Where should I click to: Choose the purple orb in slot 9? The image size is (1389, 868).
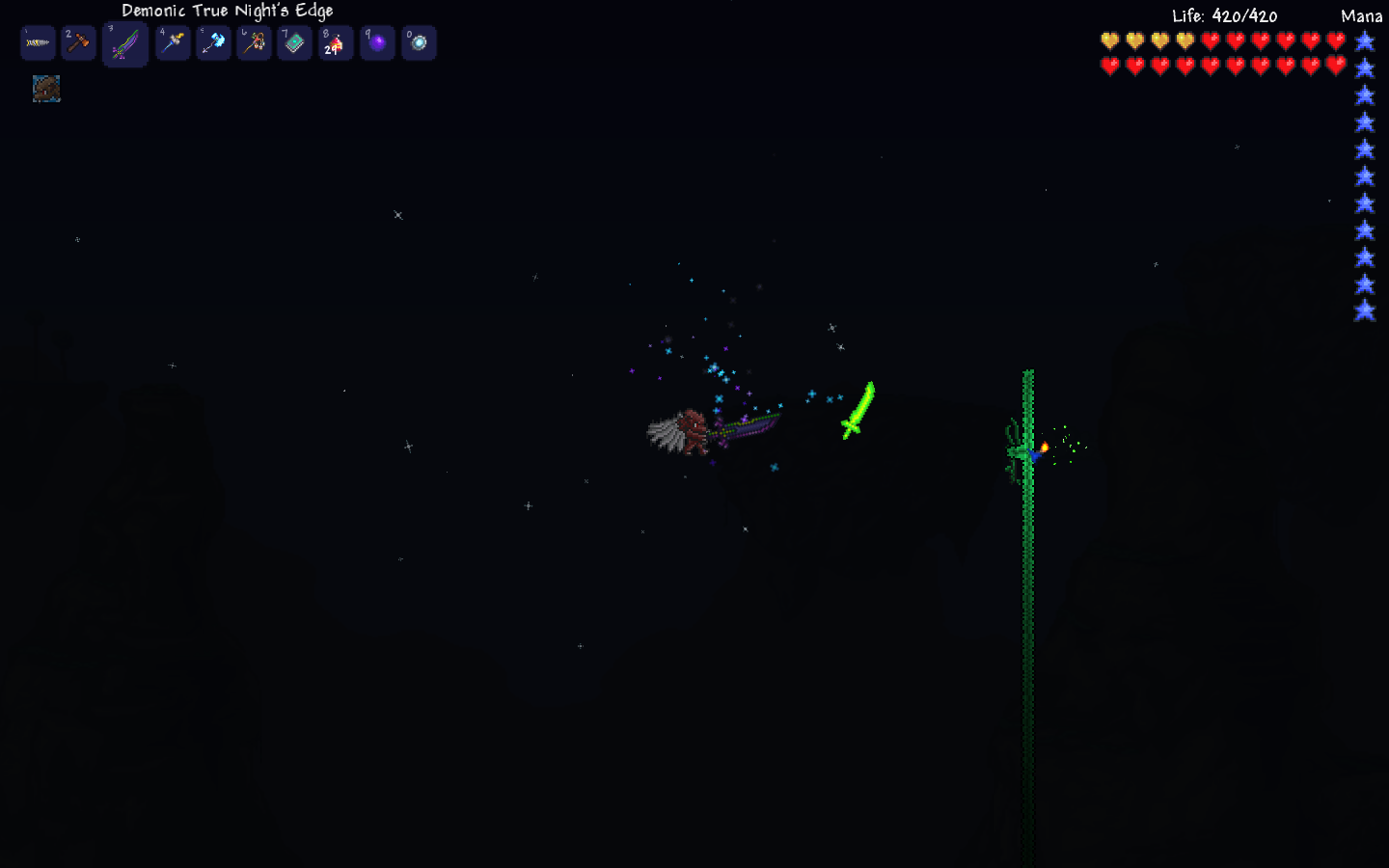coord(377,43)
